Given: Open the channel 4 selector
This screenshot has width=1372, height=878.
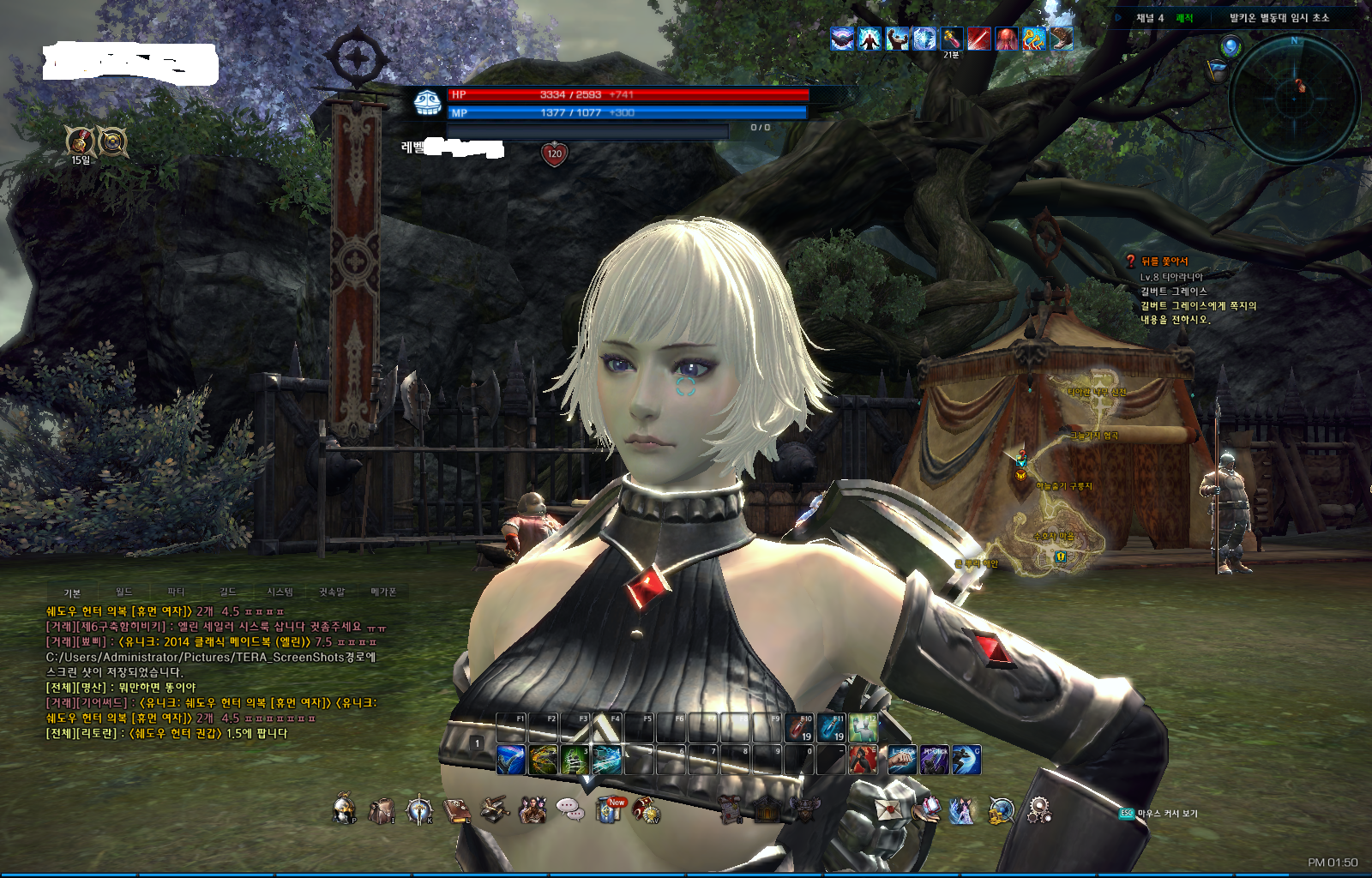Looking at the screenshot, I should 1149,18.
